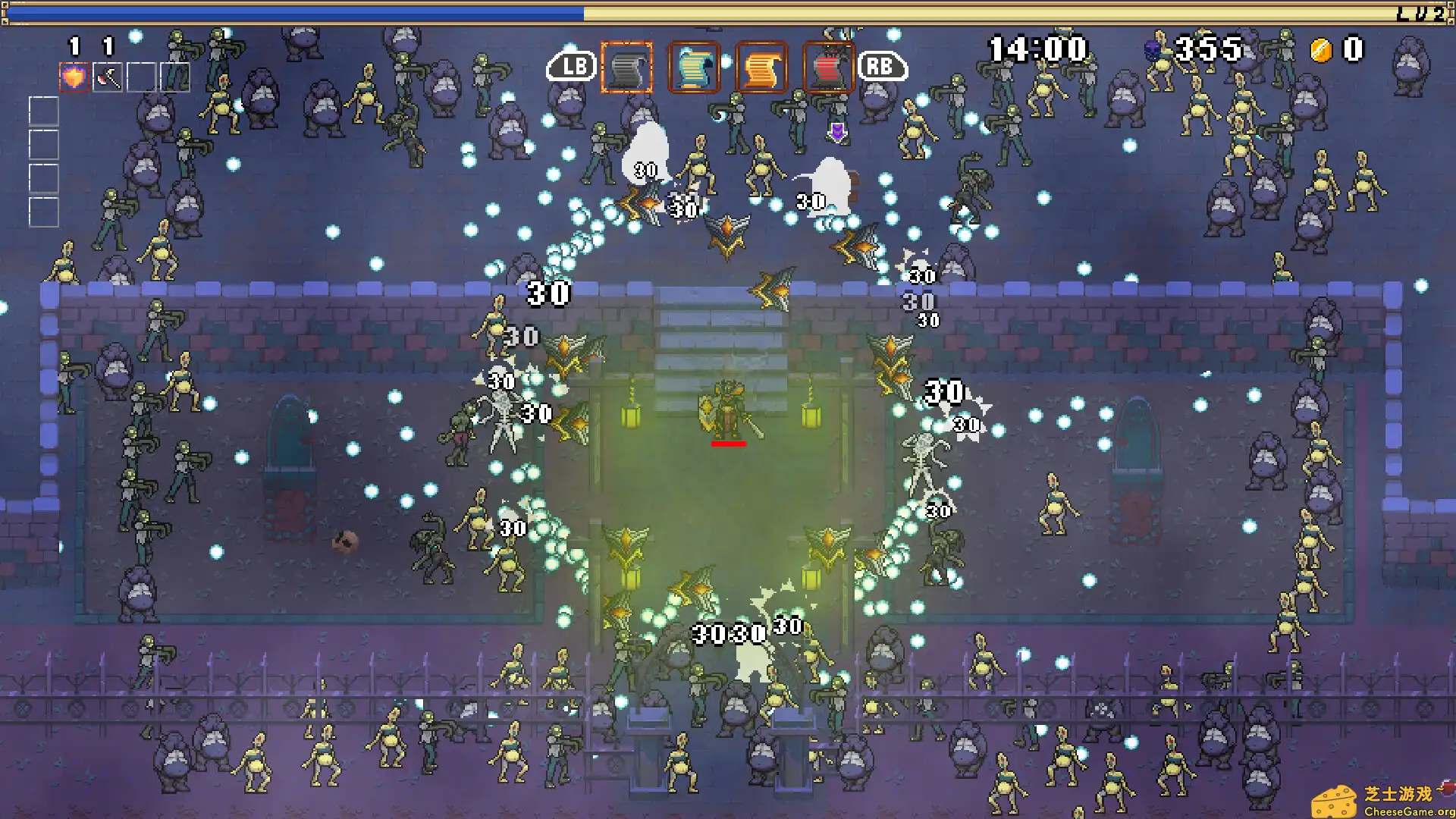Click the red health bar under the knight

pos(730,444)
